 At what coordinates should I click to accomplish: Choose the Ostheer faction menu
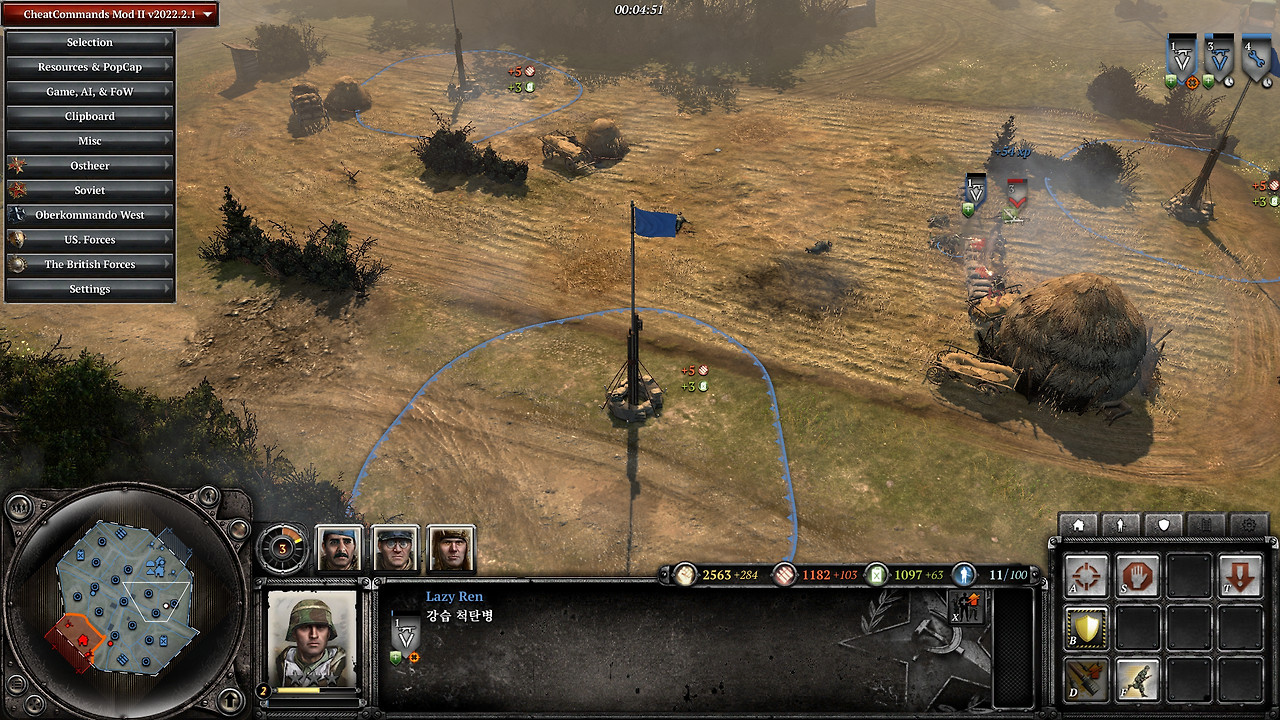[90, 166]
